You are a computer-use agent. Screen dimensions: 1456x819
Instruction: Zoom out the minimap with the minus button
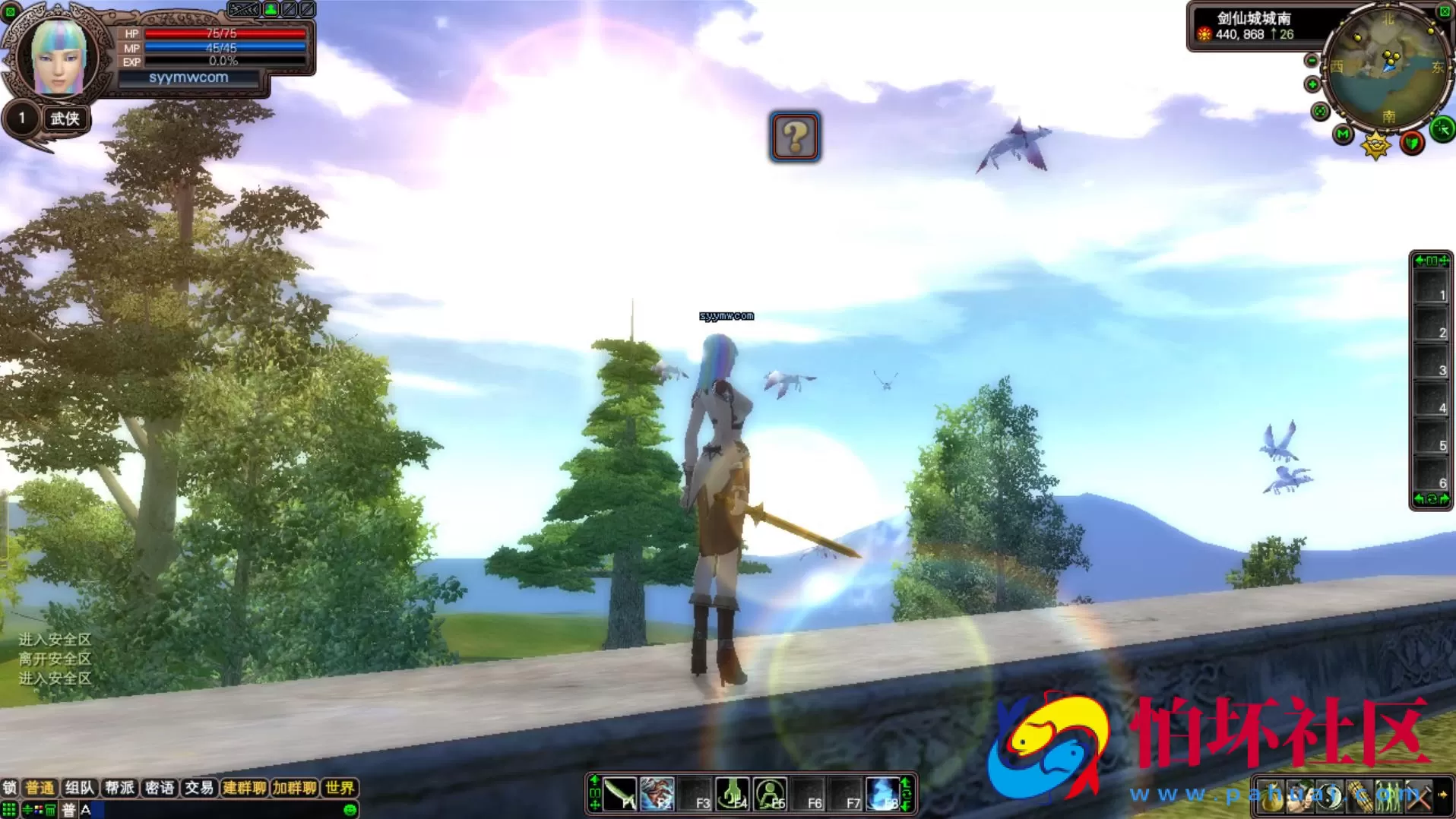point(1312,61)
